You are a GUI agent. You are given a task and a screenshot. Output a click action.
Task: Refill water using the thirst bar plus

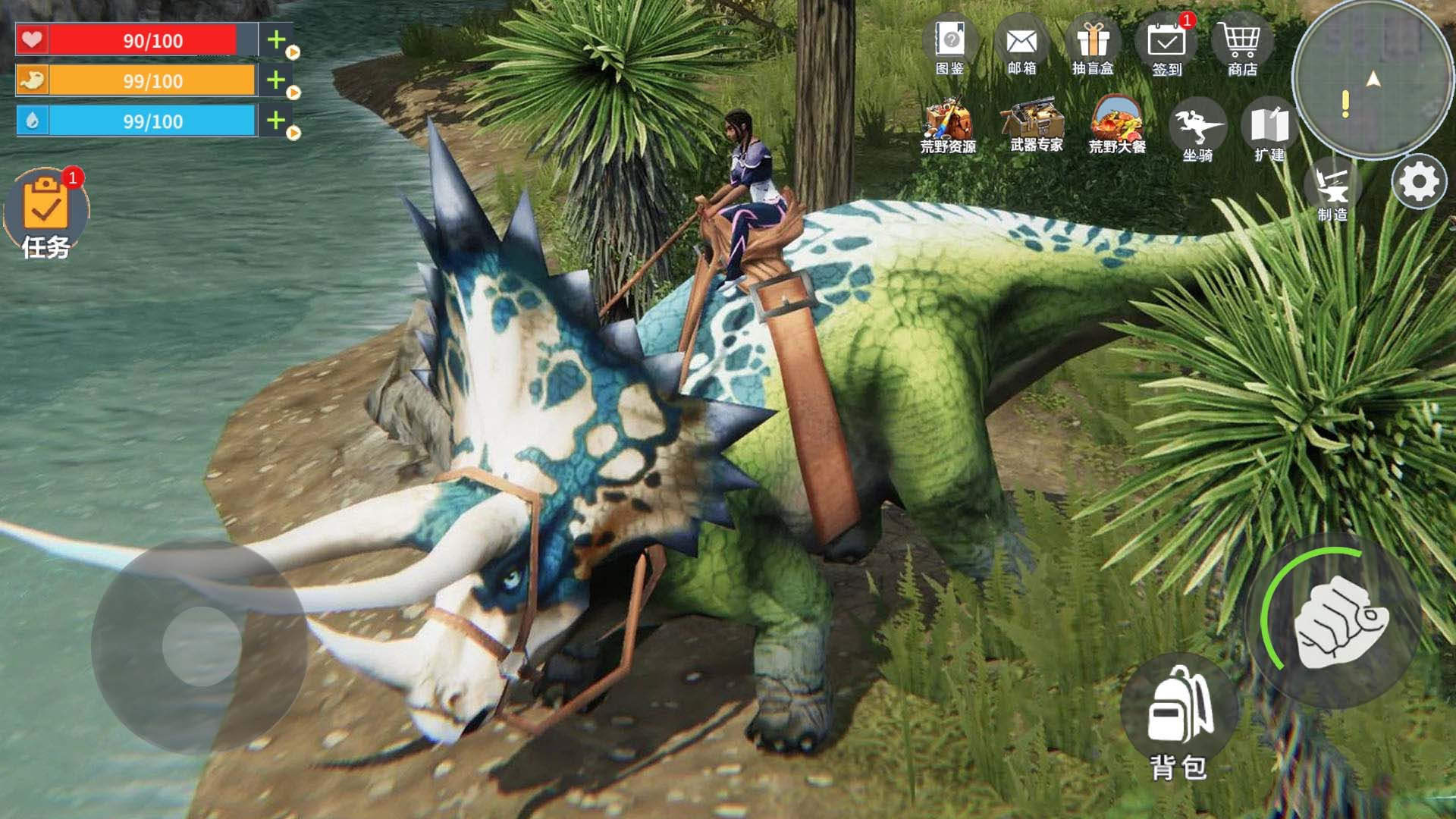click(277, 121)
